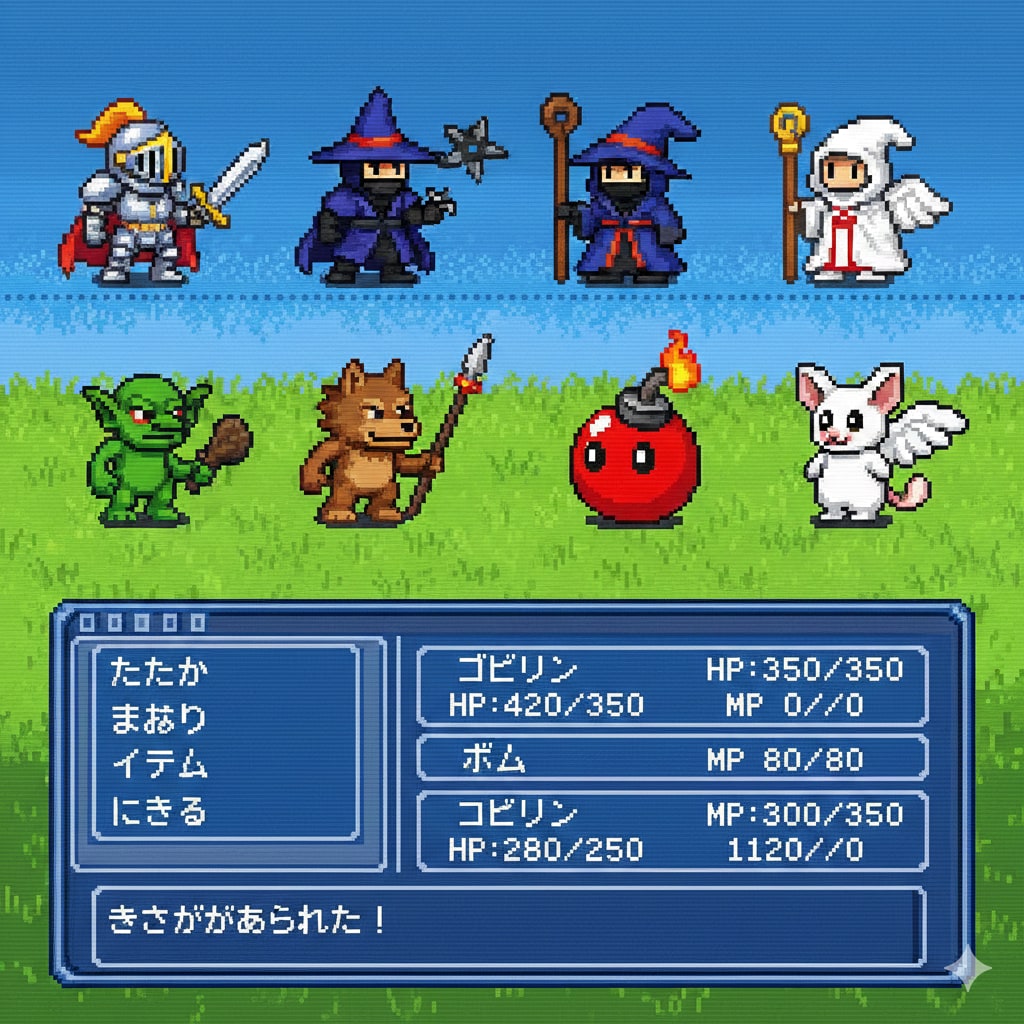Choose the にきる run command
1024x1024 pixels.
point(159,811)
